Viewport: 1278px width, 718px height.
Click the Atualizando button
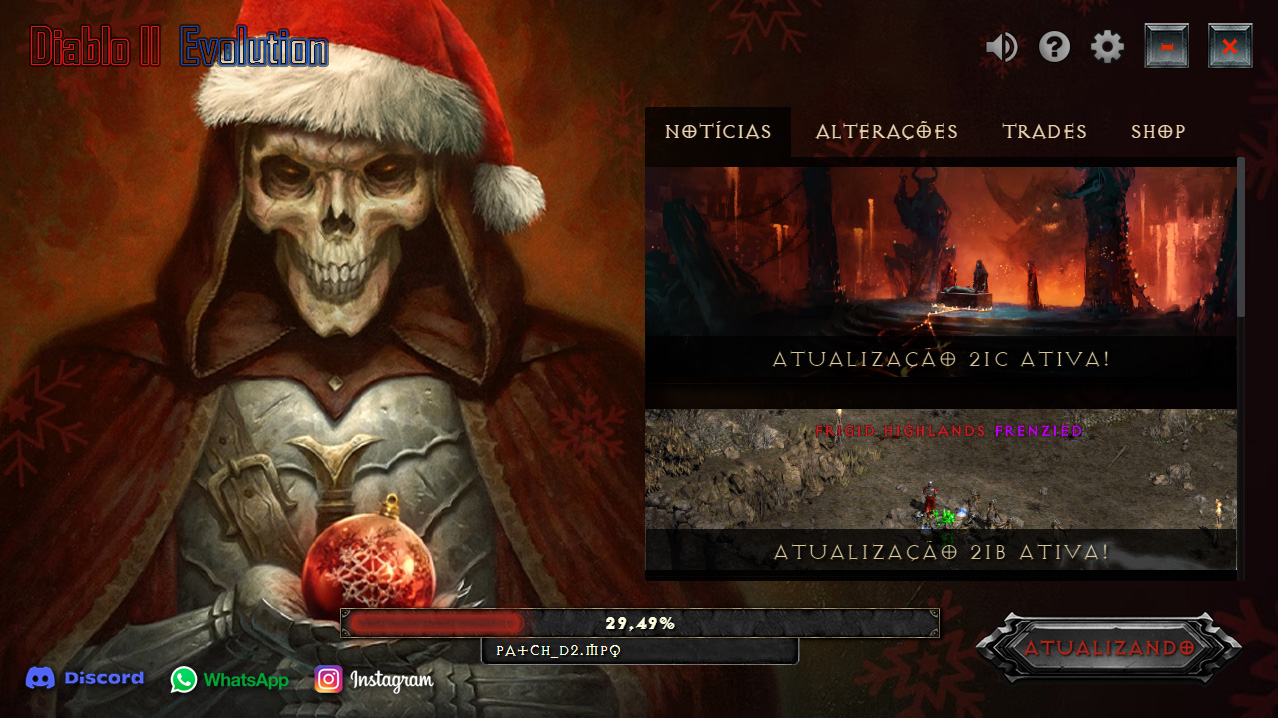coord(1108,648)
